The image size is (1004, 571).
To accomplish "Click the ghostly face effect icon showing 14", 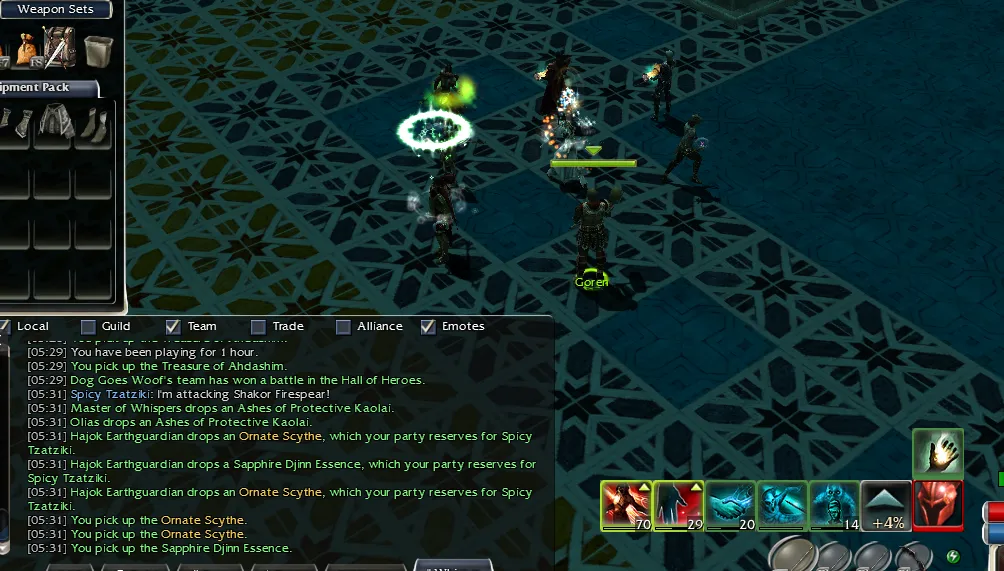I will (x=834, y=505).
